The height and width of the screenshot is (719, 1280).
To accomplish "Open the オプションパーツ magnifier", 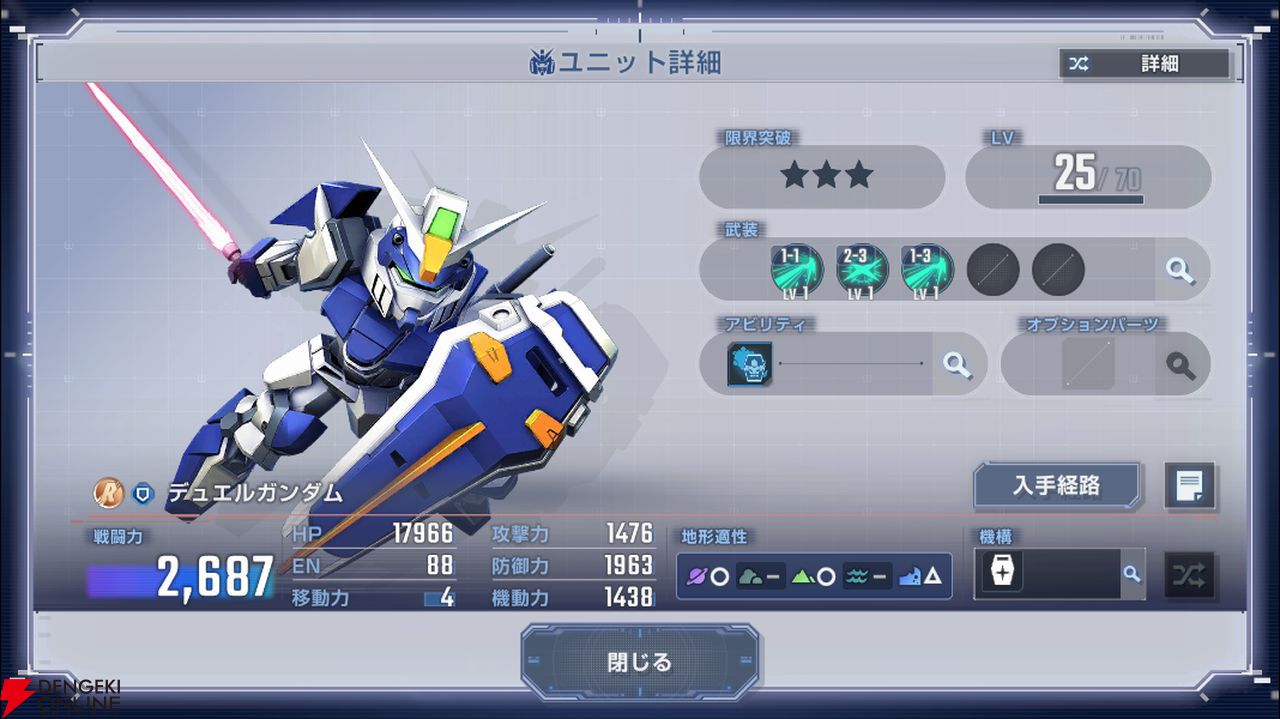I will [x=1181, y=364].
